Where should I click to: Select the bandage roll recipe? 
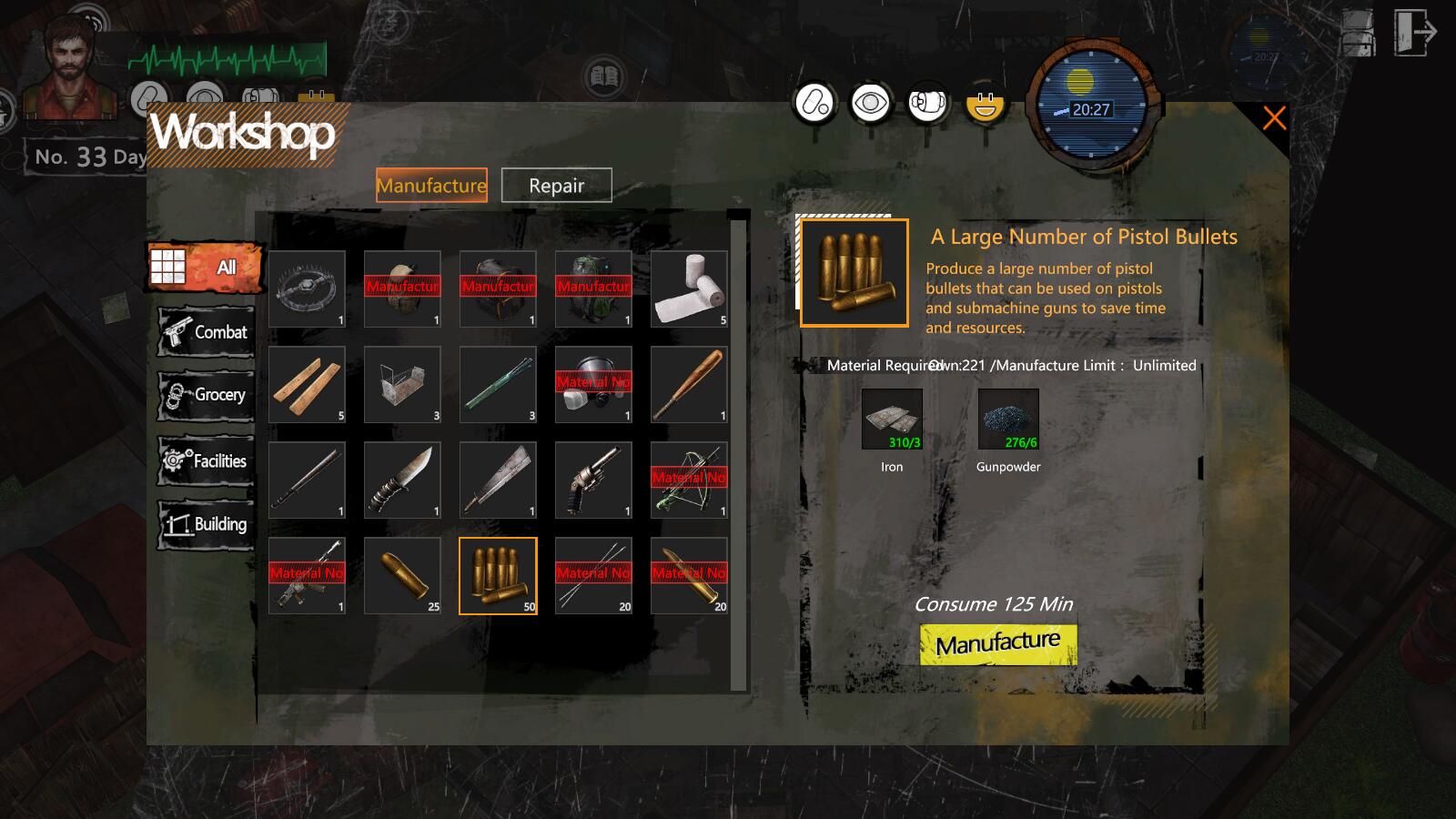coord(689,289)
